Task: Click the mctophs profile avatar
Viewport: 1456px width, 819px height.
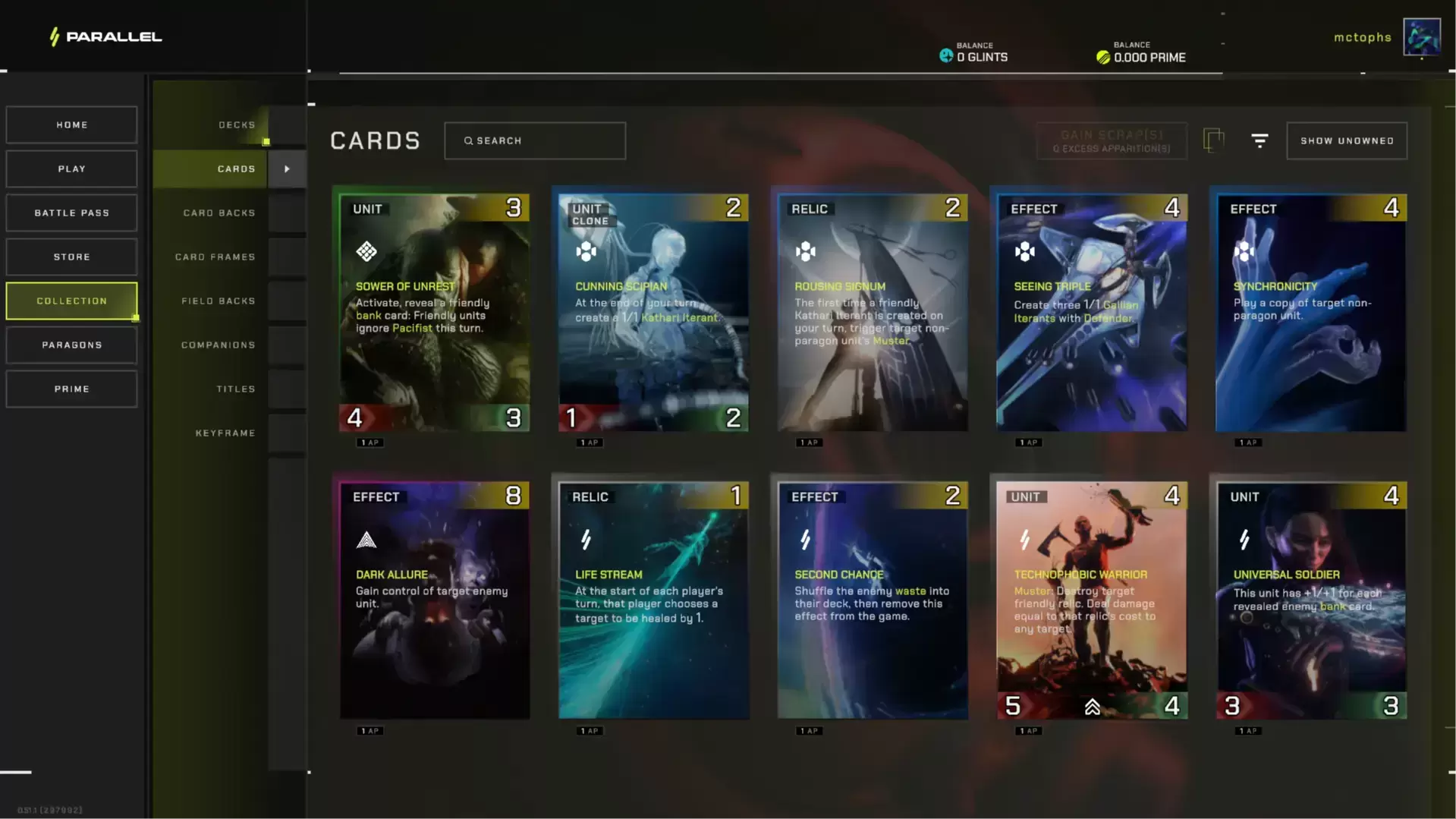Action: (x=1421, y=37)
